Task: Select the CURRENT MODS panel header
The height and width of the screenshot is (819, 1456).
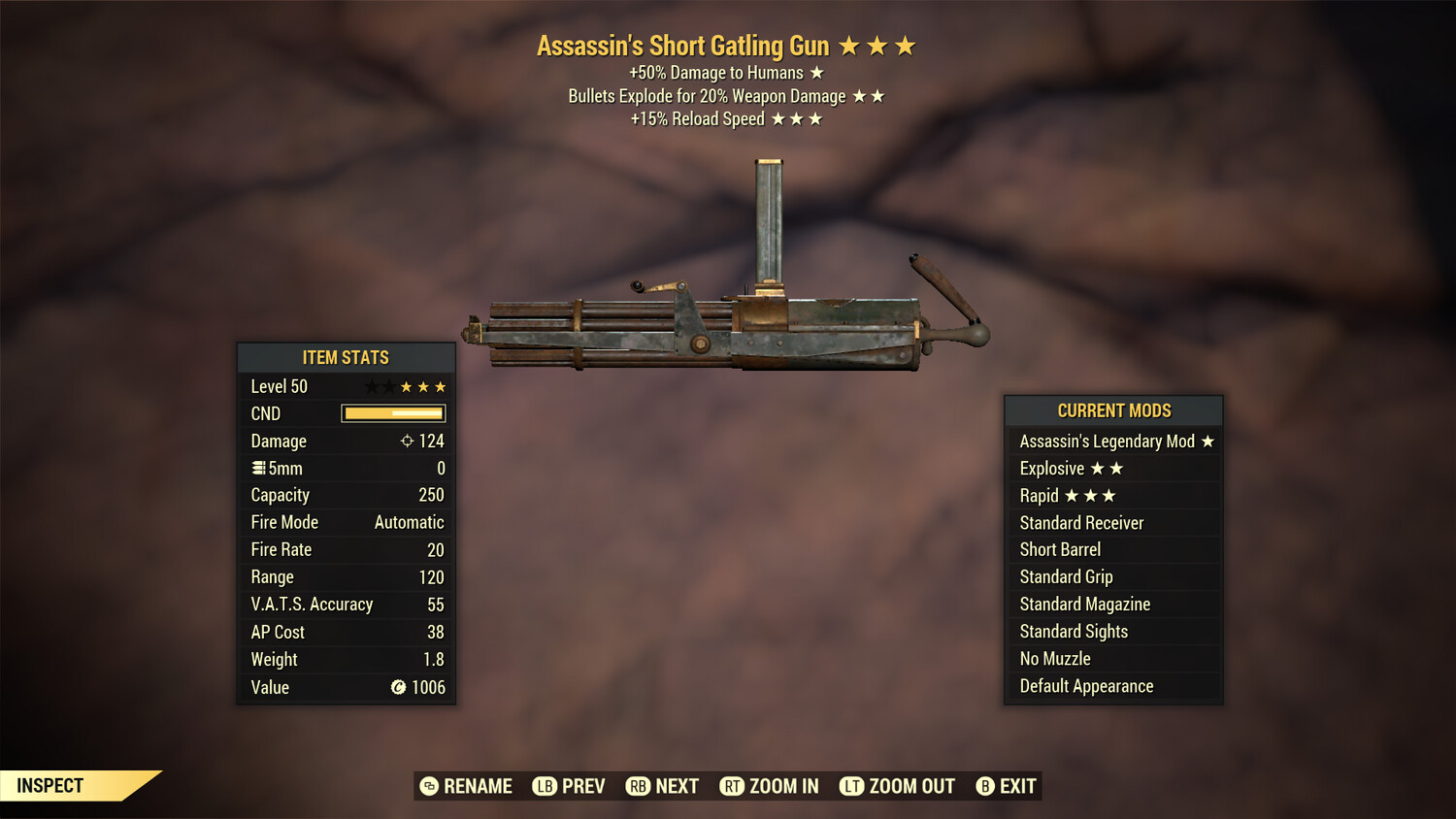Action: (1113, 410)
